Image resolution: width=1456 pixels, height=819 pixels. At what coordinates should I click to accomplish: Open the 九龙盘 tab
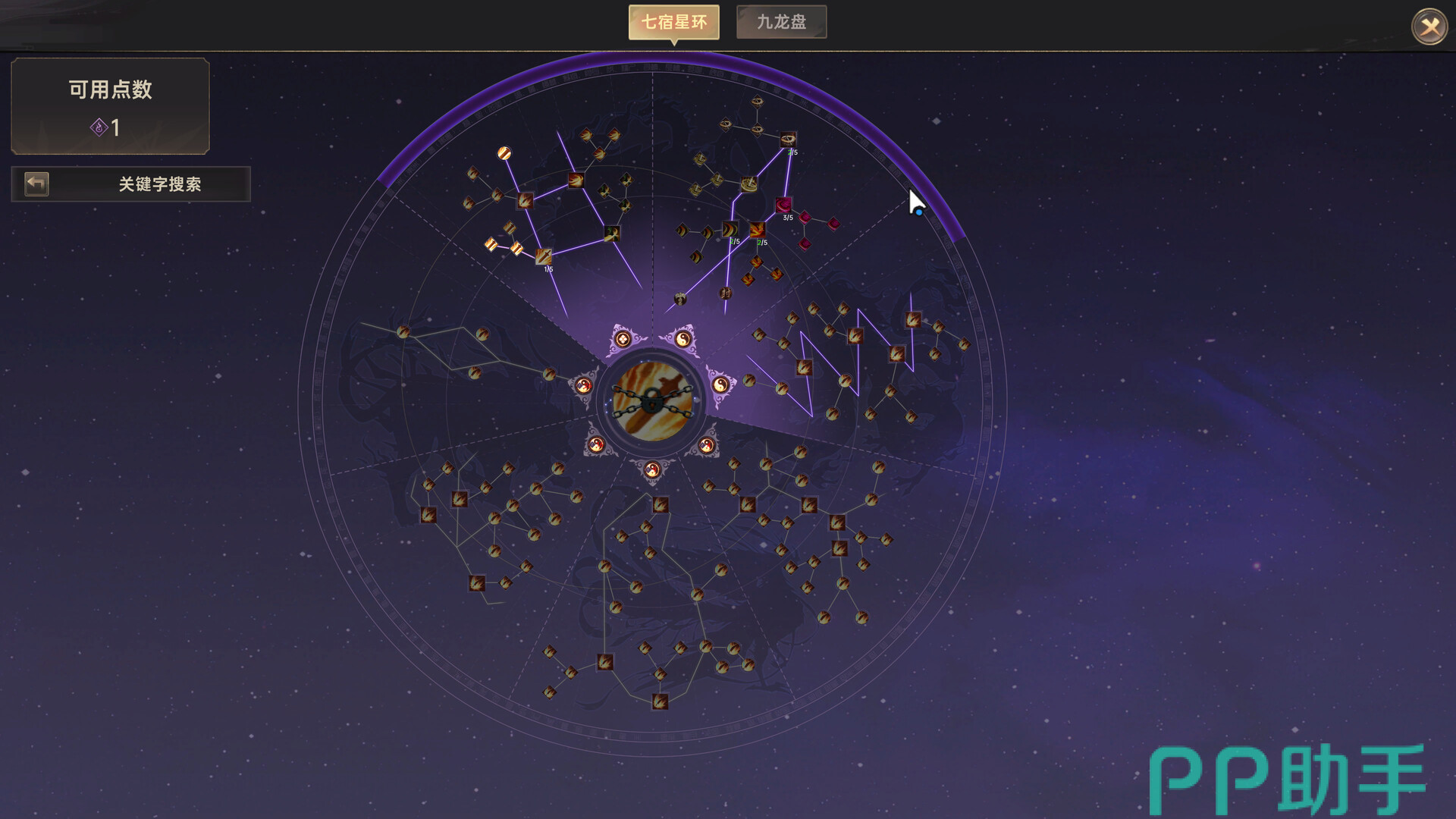(781, 23)
